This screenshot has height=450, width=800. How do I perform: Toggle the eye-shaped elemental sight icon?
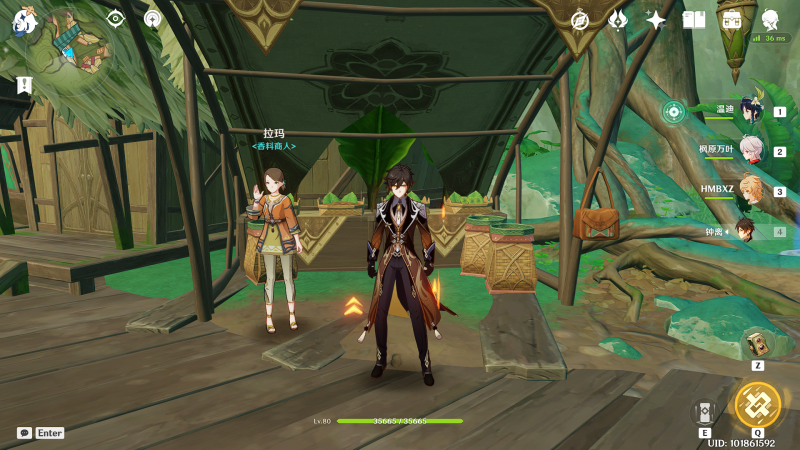pos(116,18)
